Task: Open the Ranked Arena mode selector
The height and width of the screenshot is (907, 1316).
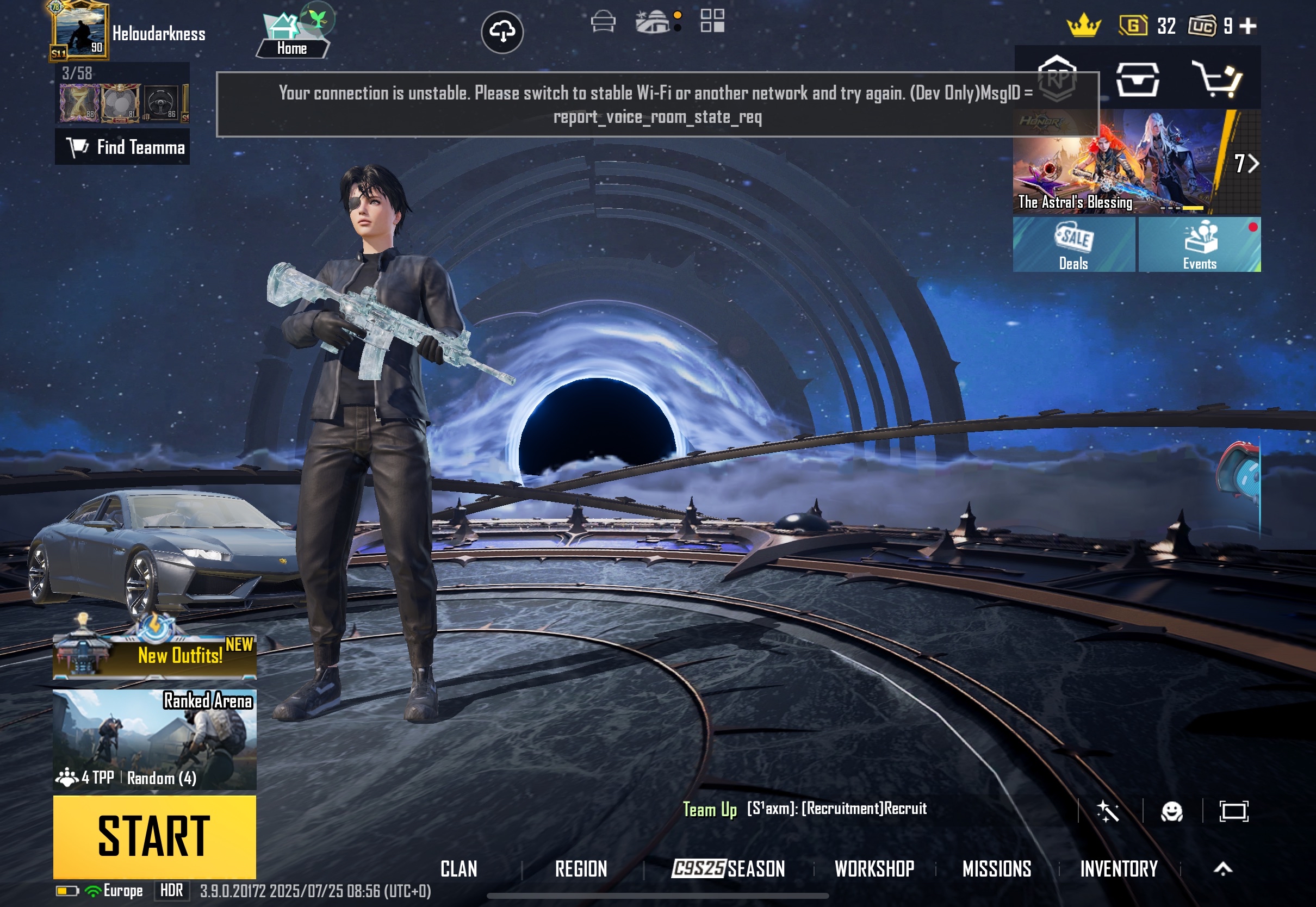Action: pos(154,739)
